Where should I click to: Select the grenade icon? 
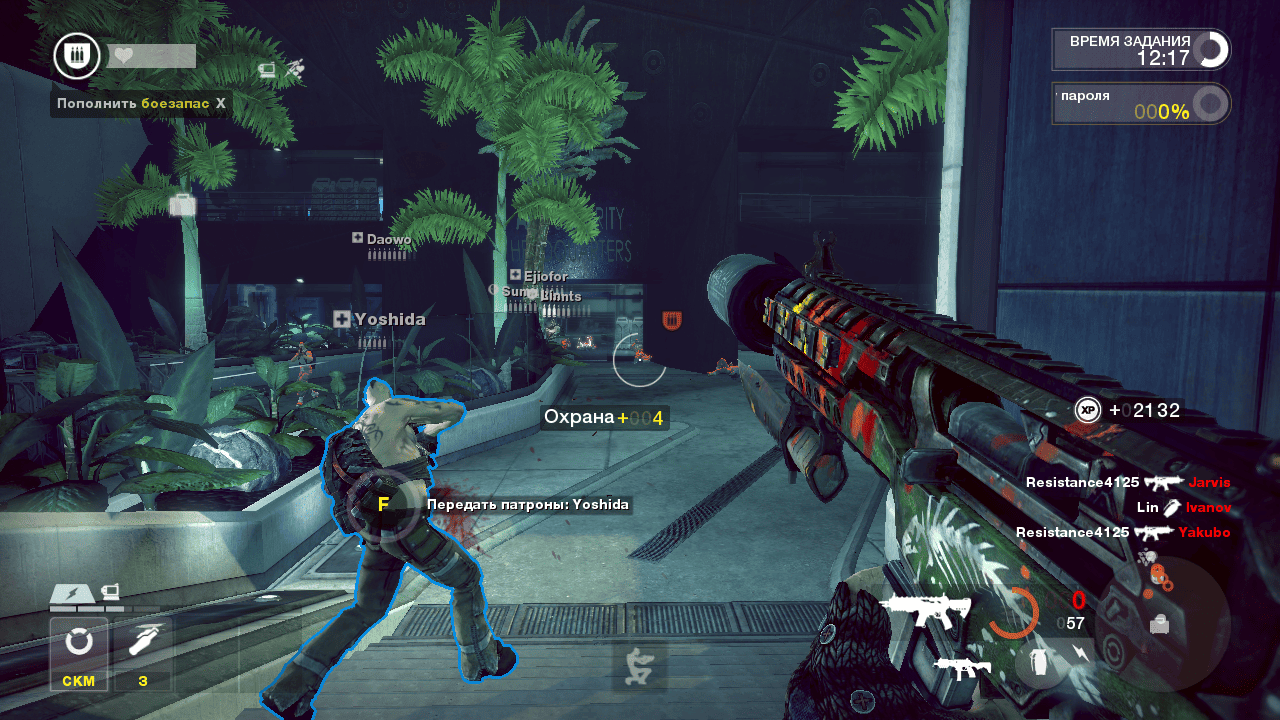pos(1039,664)
